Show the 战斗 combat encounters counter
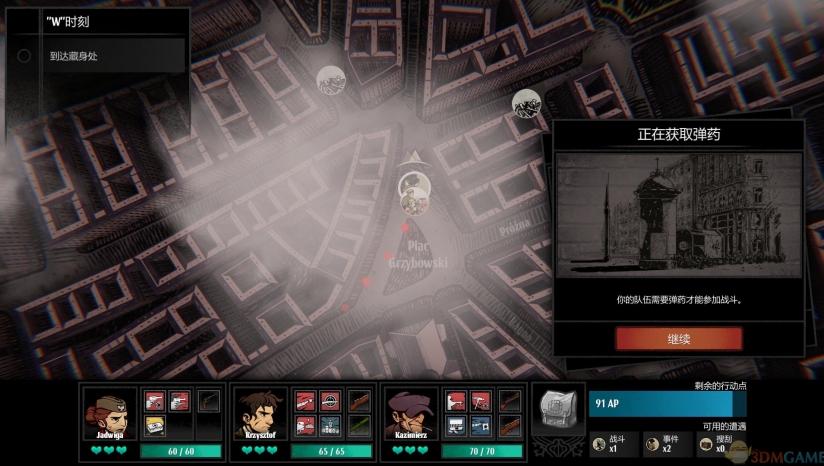 [x=612, y=443]
